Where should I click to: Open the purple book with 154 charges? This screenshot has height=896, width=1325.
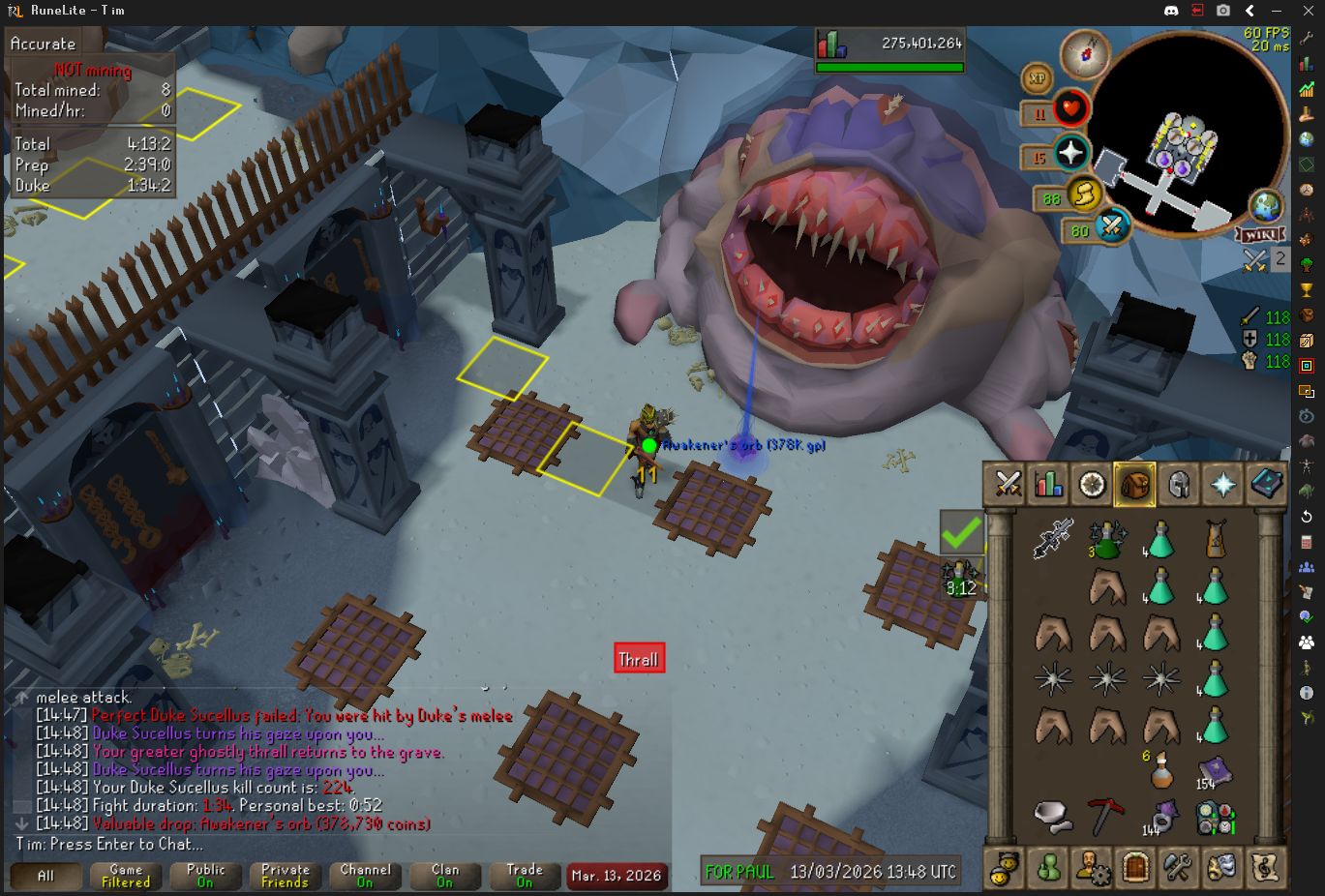pos(1214,772)
